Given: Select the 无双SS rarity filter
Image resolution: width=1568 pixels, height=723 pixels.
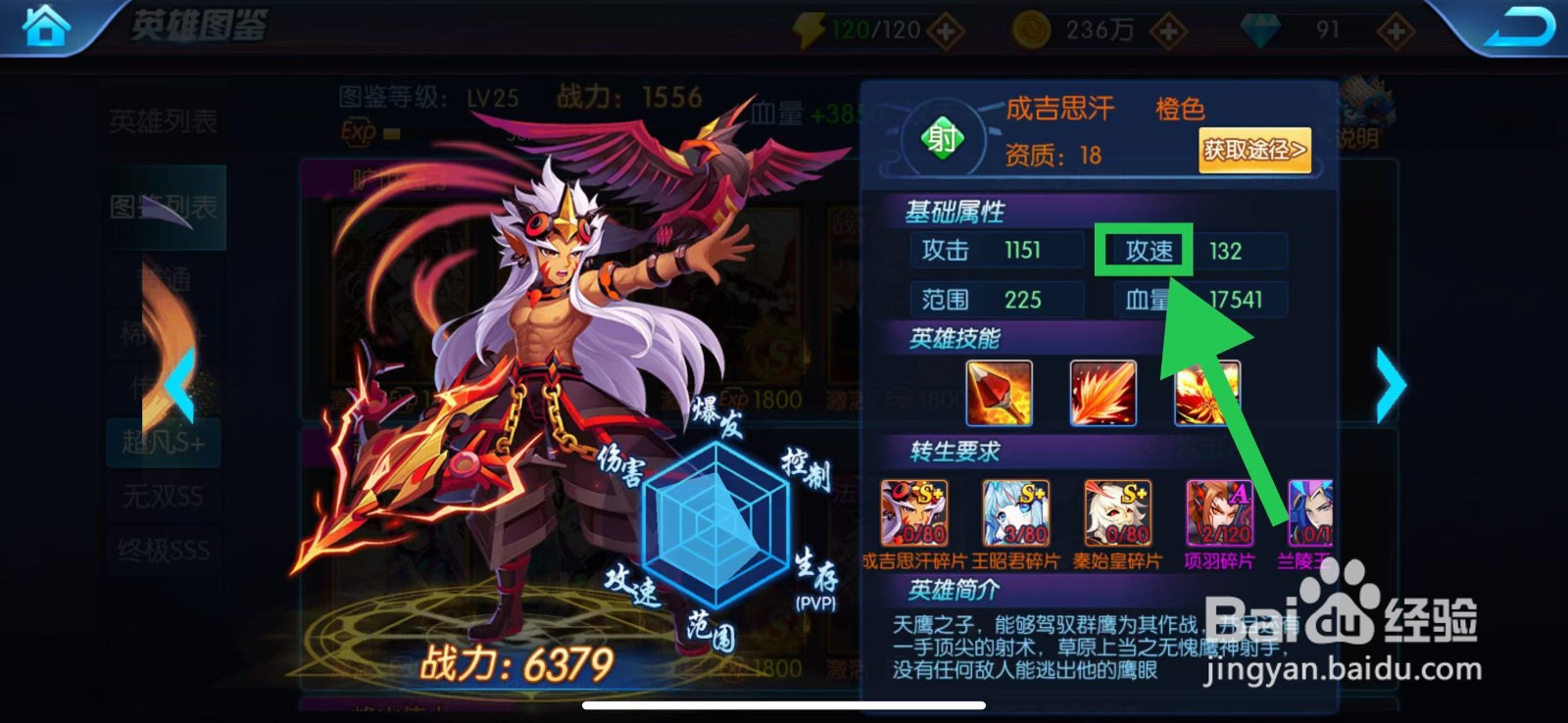Looking at the screenshot, I should click(x=165, y=497).
